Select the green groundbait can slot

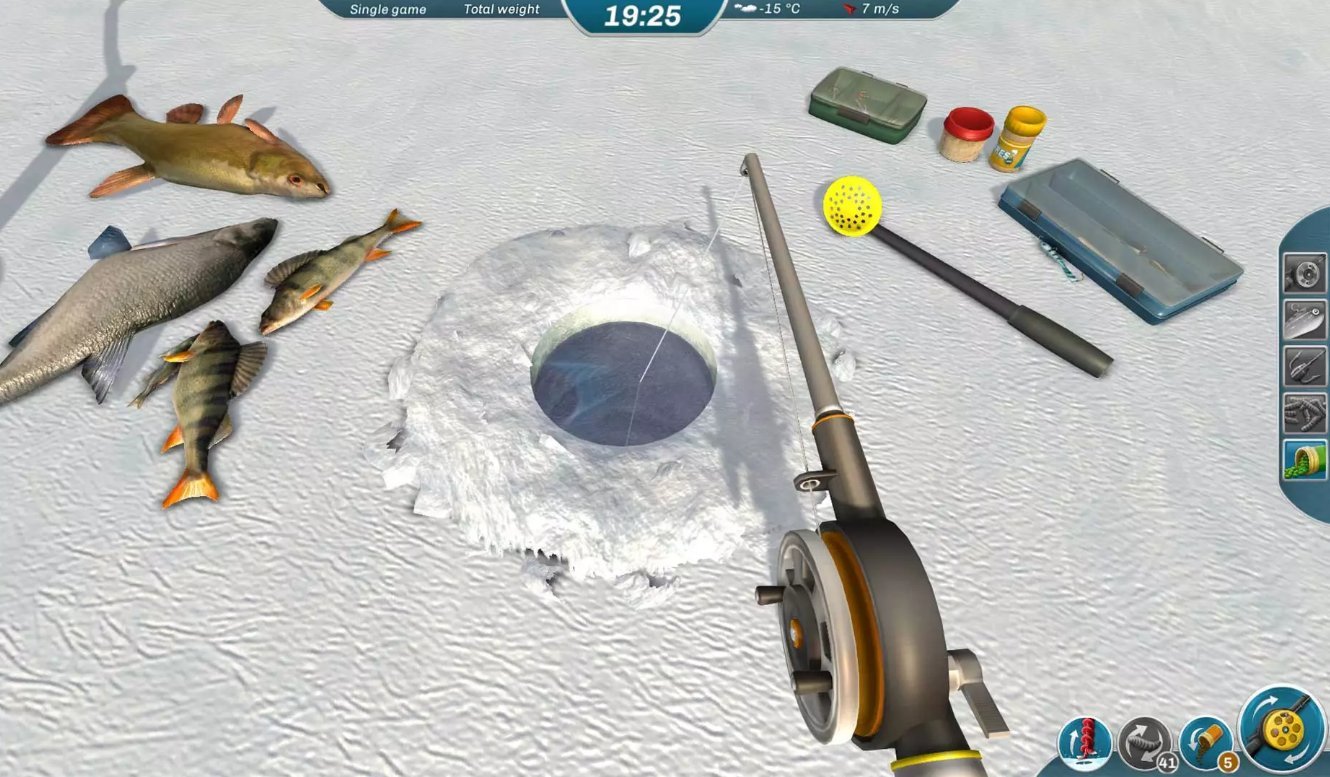(x=1304, y=459)
